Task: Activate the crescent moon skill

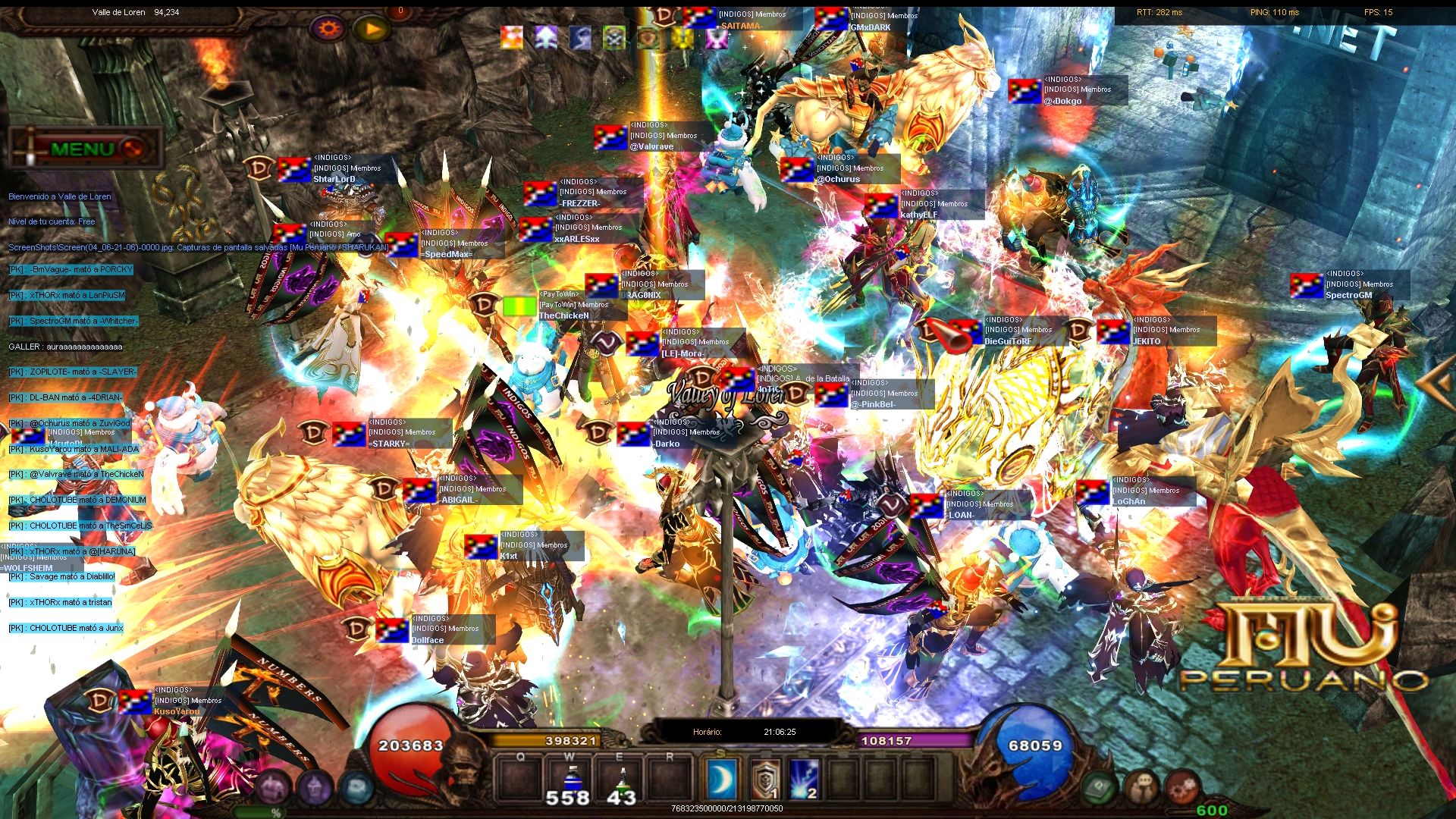Action: [x=721, y=780]
